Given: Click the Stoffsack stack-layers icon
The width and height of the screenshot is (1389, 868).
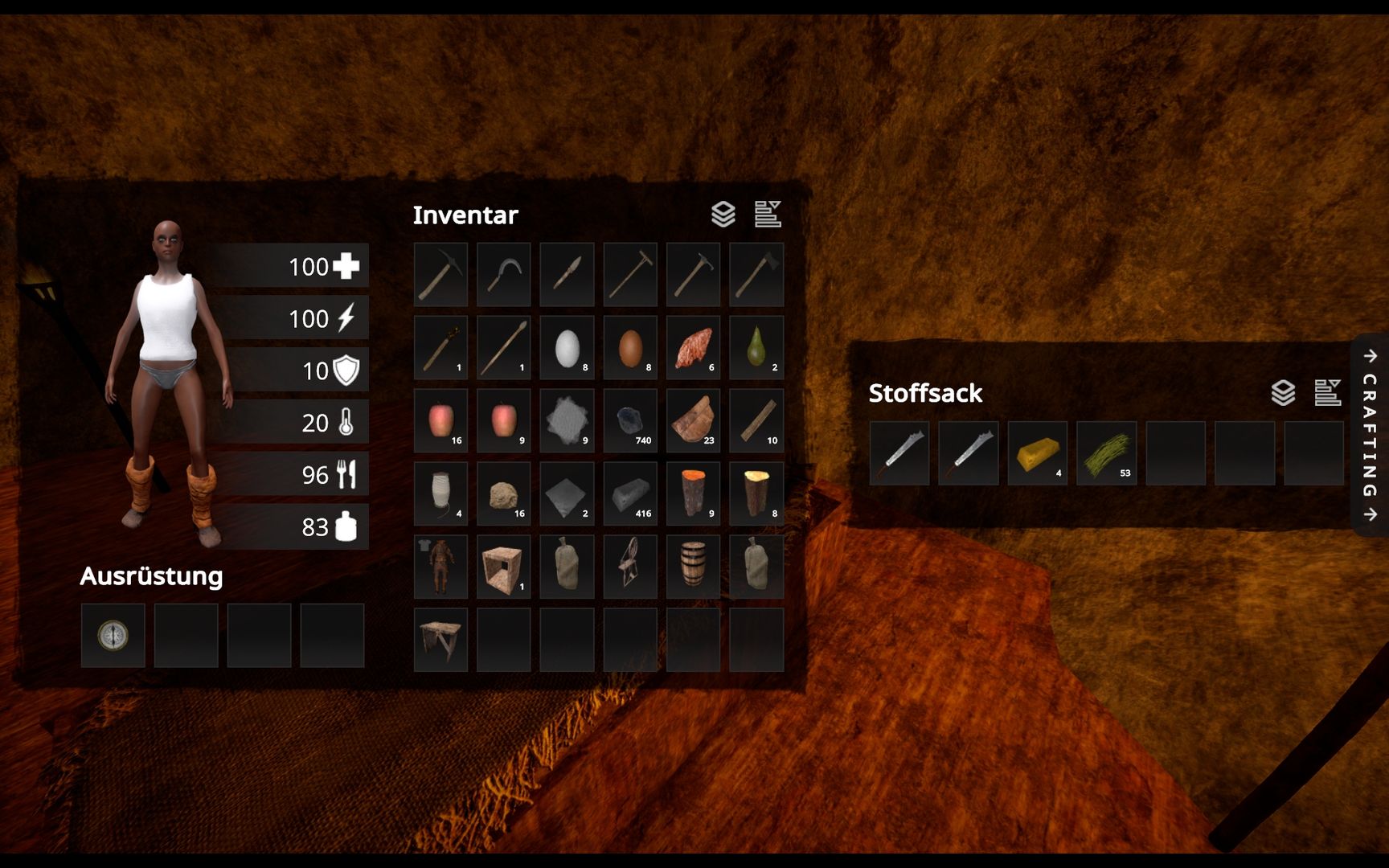Looking at the screenshot, I should (1283, 393).
